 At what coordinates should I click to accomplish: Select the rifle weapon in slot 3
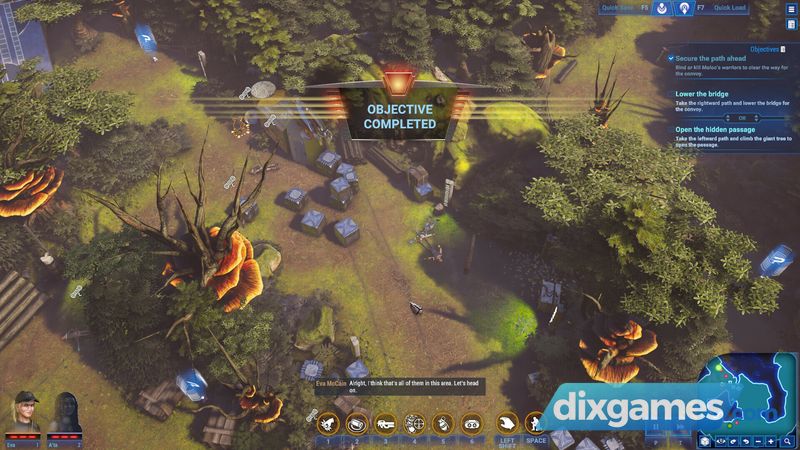click(x=386, y=424)
